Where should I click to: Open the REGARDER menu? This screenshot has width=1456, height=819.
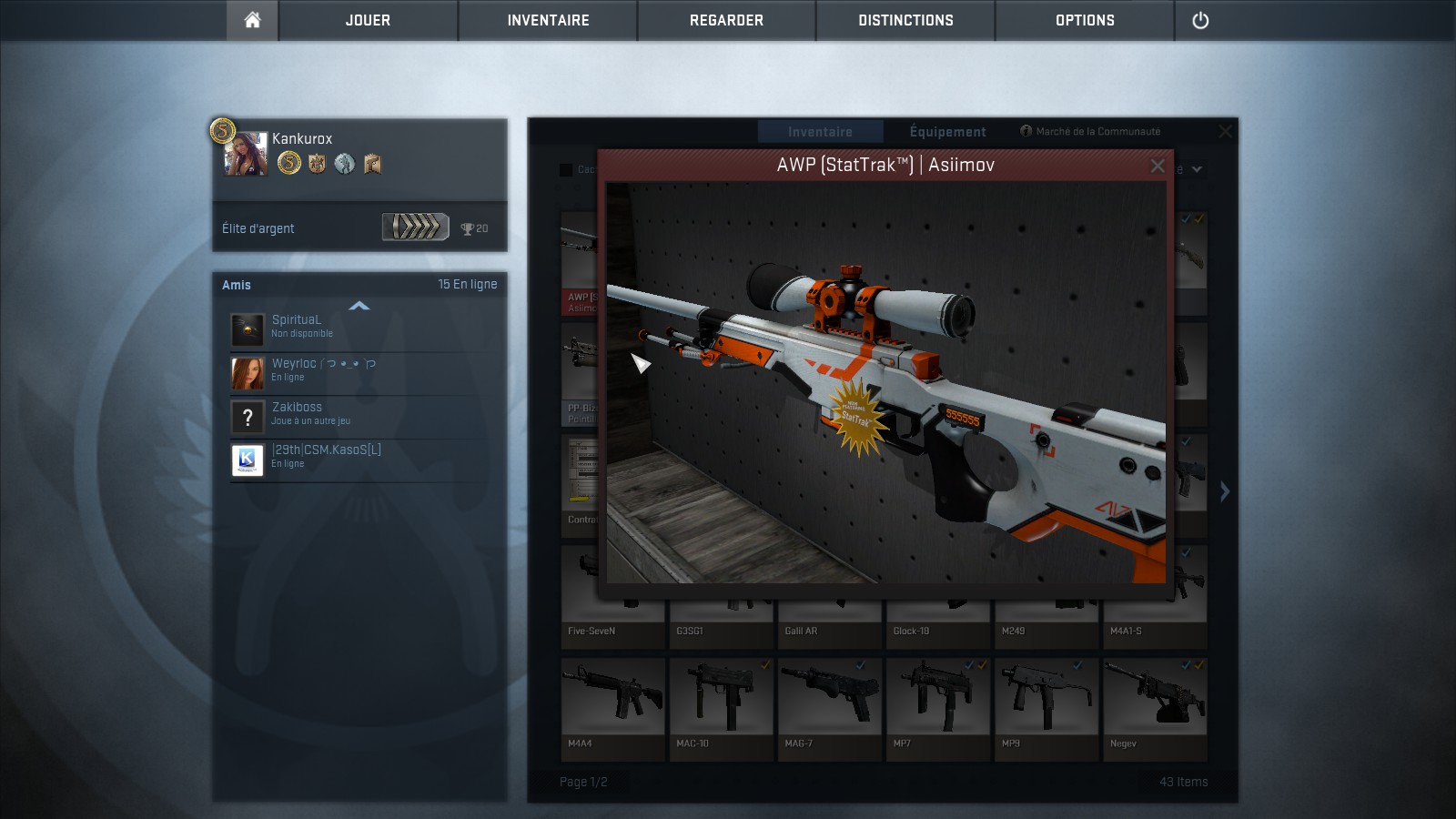pyautogui.click(x=726, y=20)
